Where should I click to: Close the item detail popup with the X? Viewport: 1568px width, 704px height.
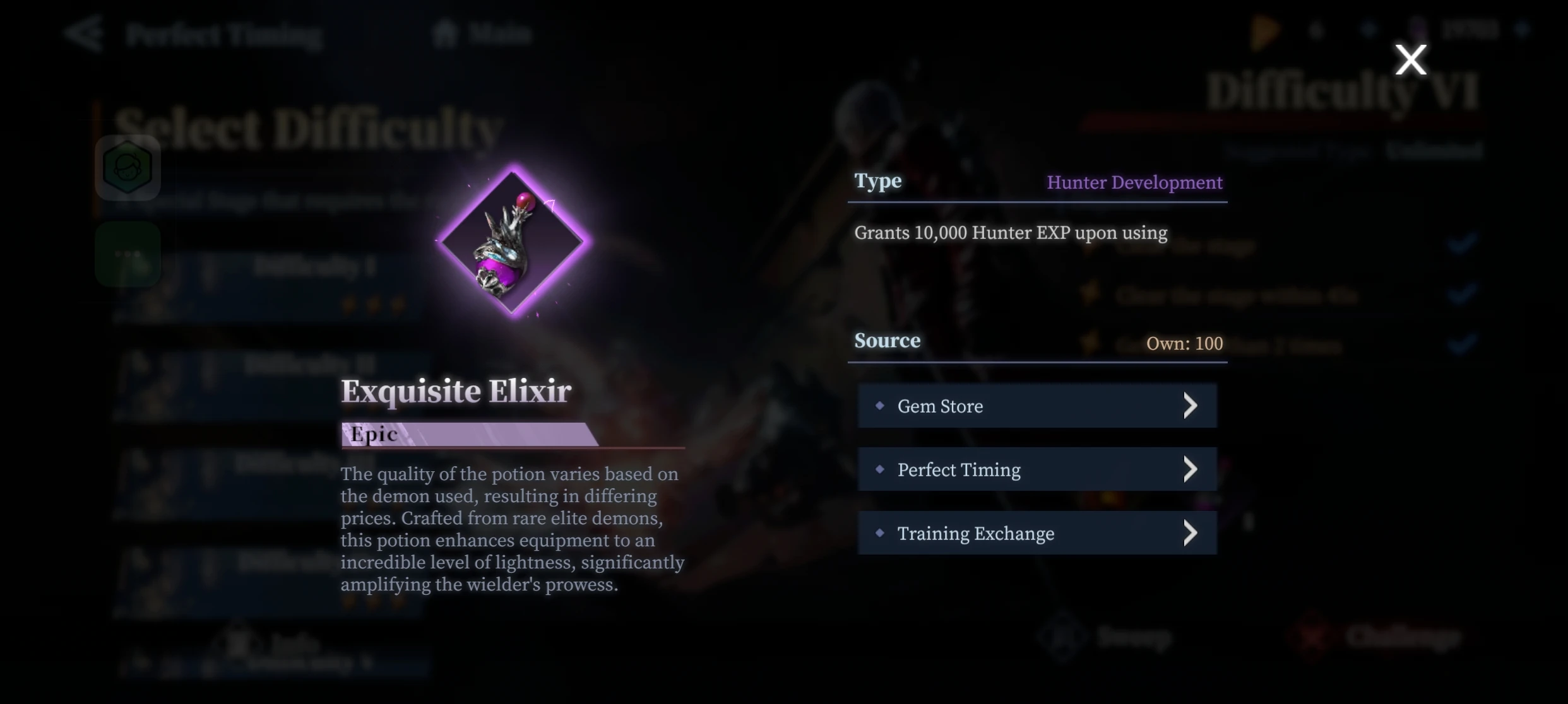[1411, 59]
